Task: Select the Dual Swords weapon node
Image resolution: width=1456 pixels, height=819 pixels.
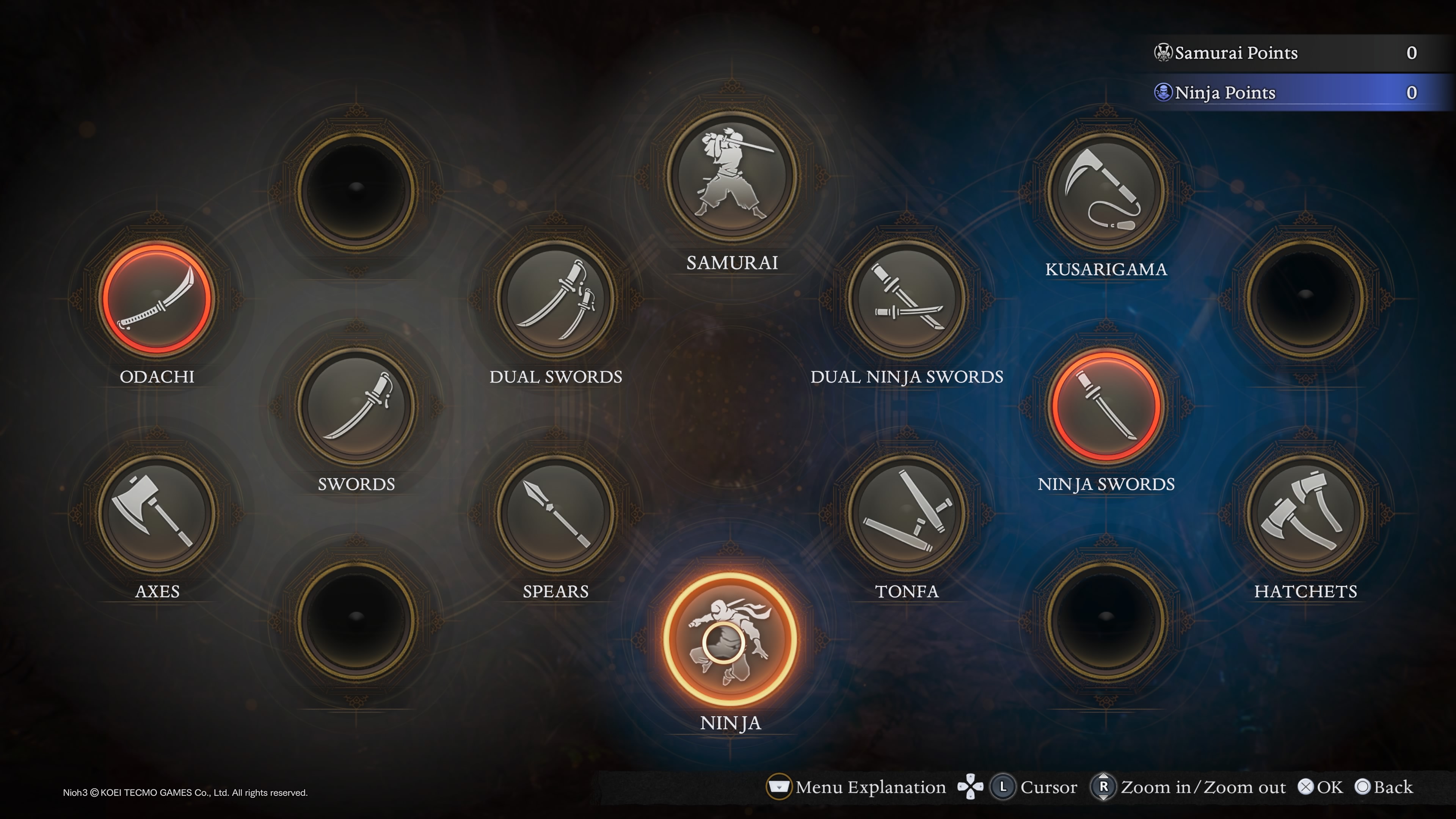Action: (555, 298)
